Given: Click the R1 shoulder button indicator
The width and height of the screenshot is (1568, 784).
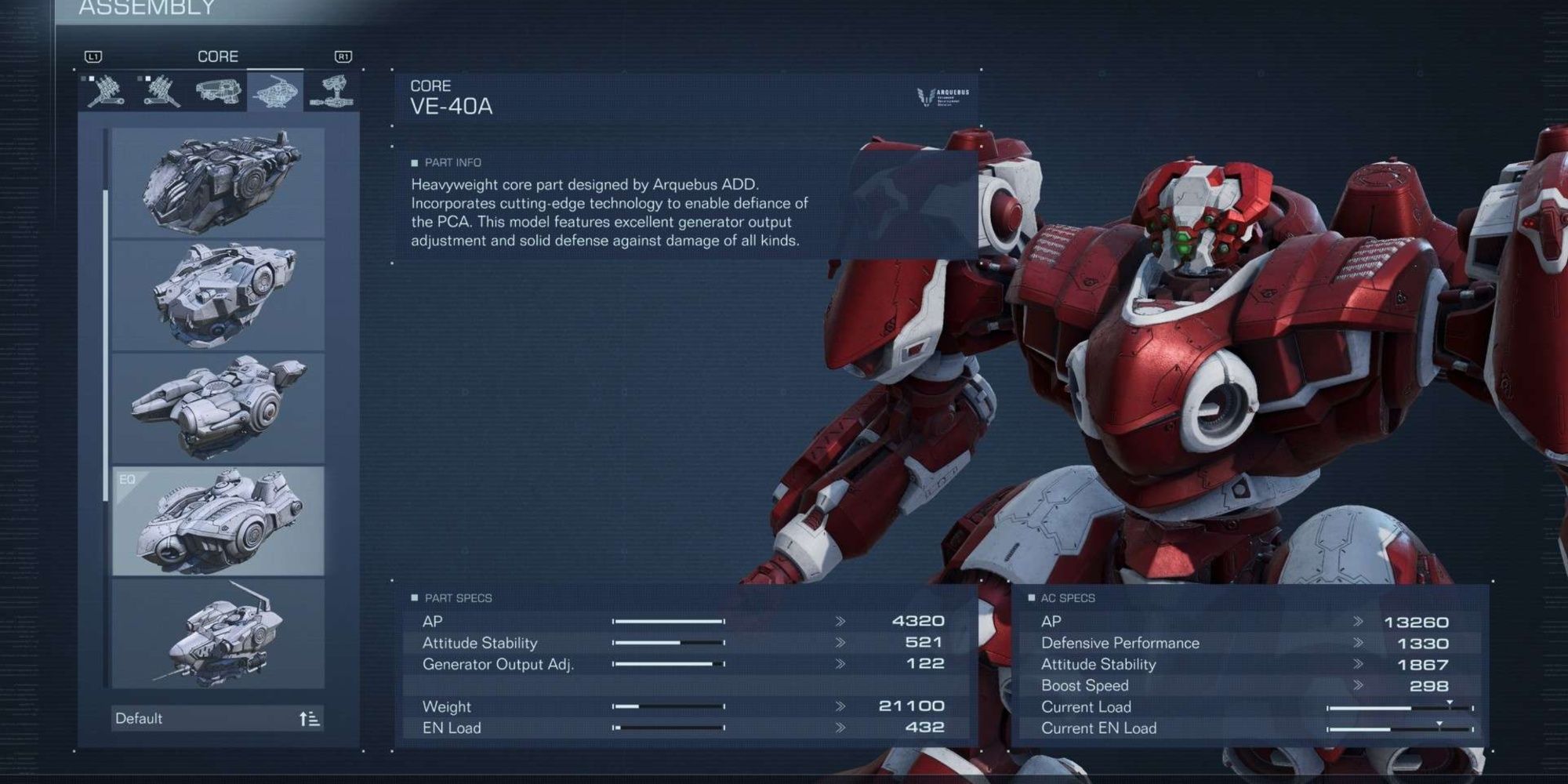Looking at the screenshot, I should pos(343,56).
